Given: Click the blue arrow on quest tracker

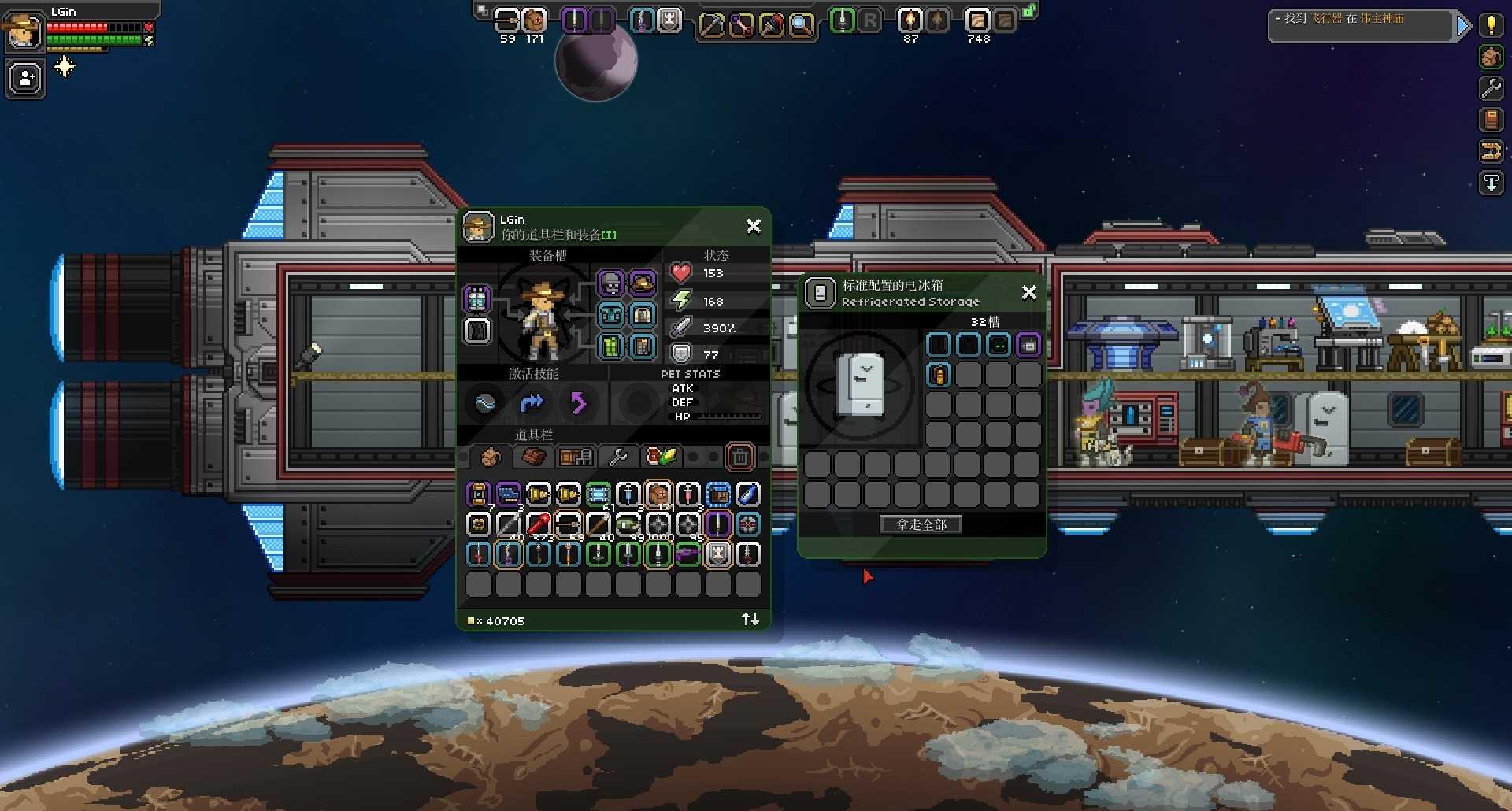Looking at the screenshot, I should (1463, 26).
